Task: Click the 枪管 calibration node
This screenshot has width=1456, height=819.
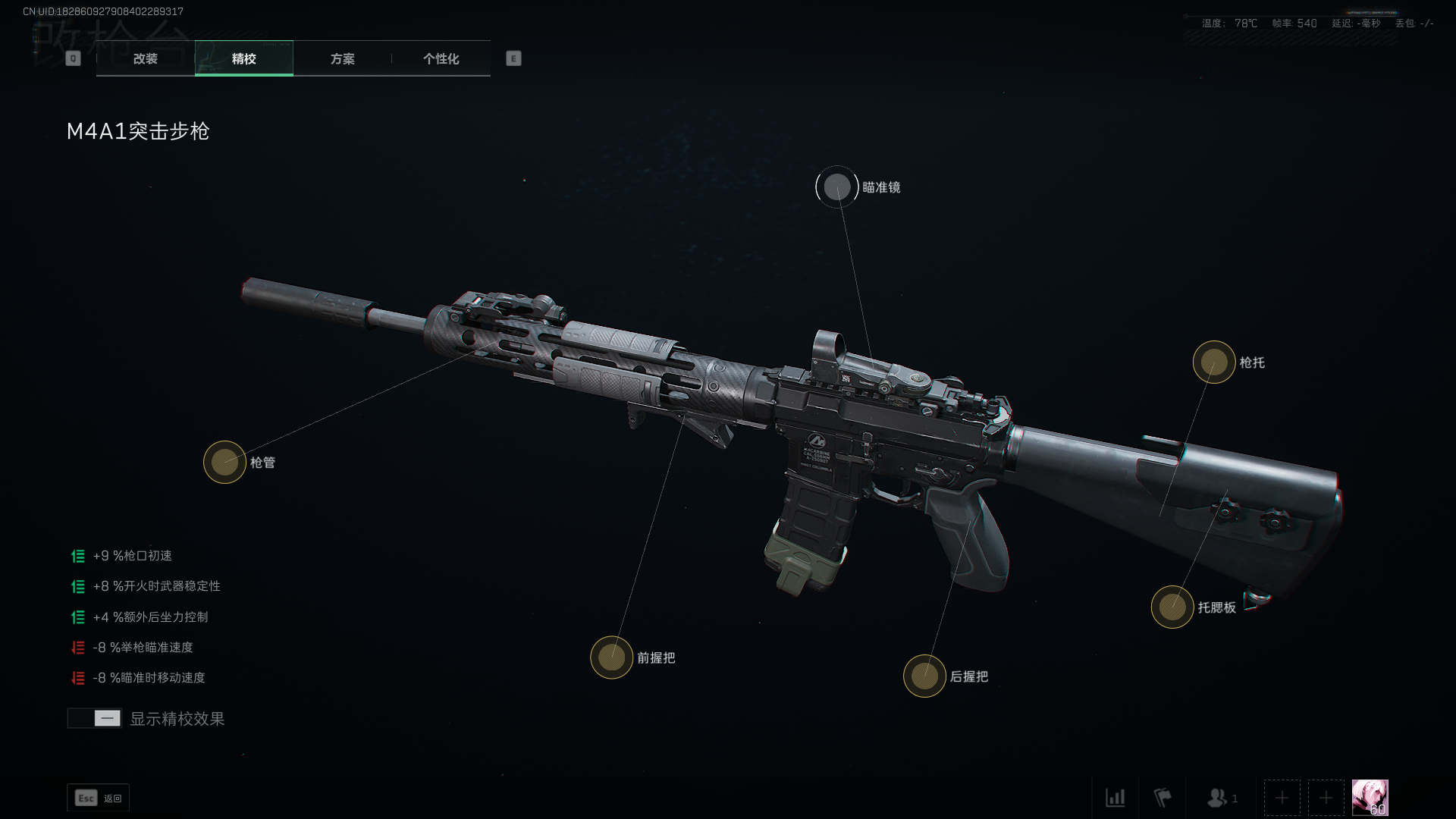Action: pyautogui.click(x=224, y=462)
